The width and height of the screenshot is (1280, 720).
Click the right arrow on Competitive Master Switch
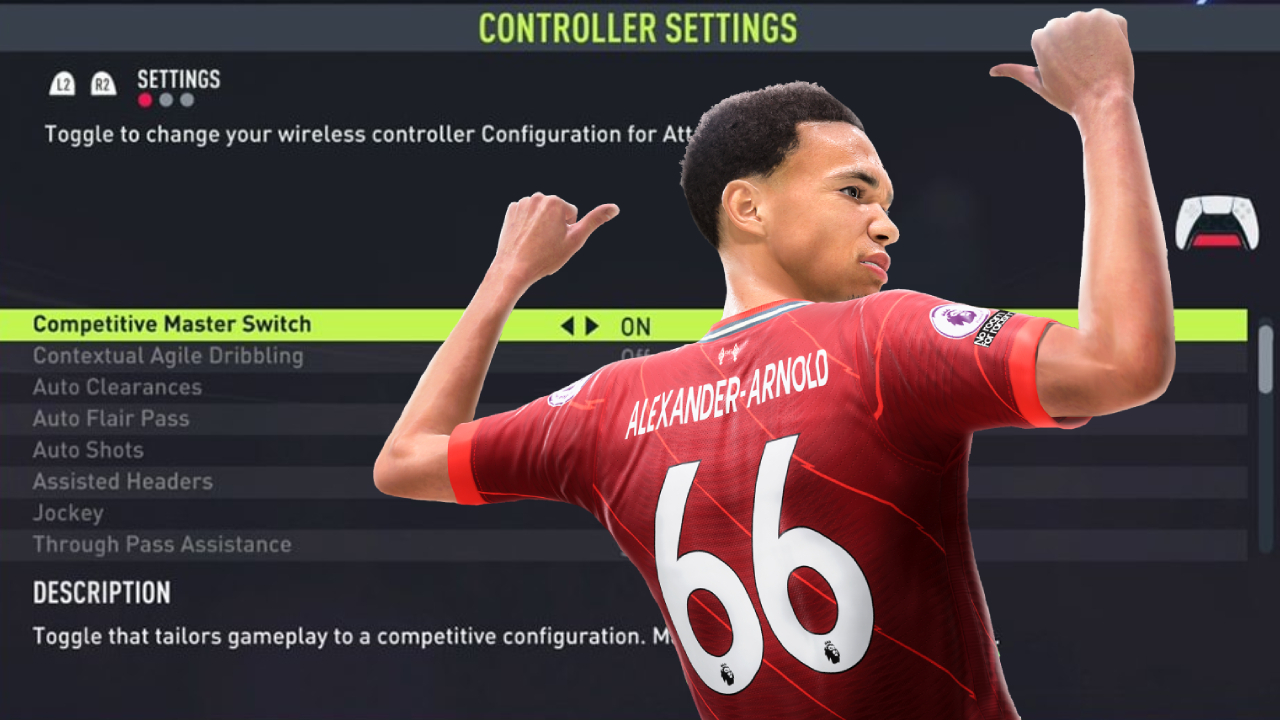[x=592, y=326]
